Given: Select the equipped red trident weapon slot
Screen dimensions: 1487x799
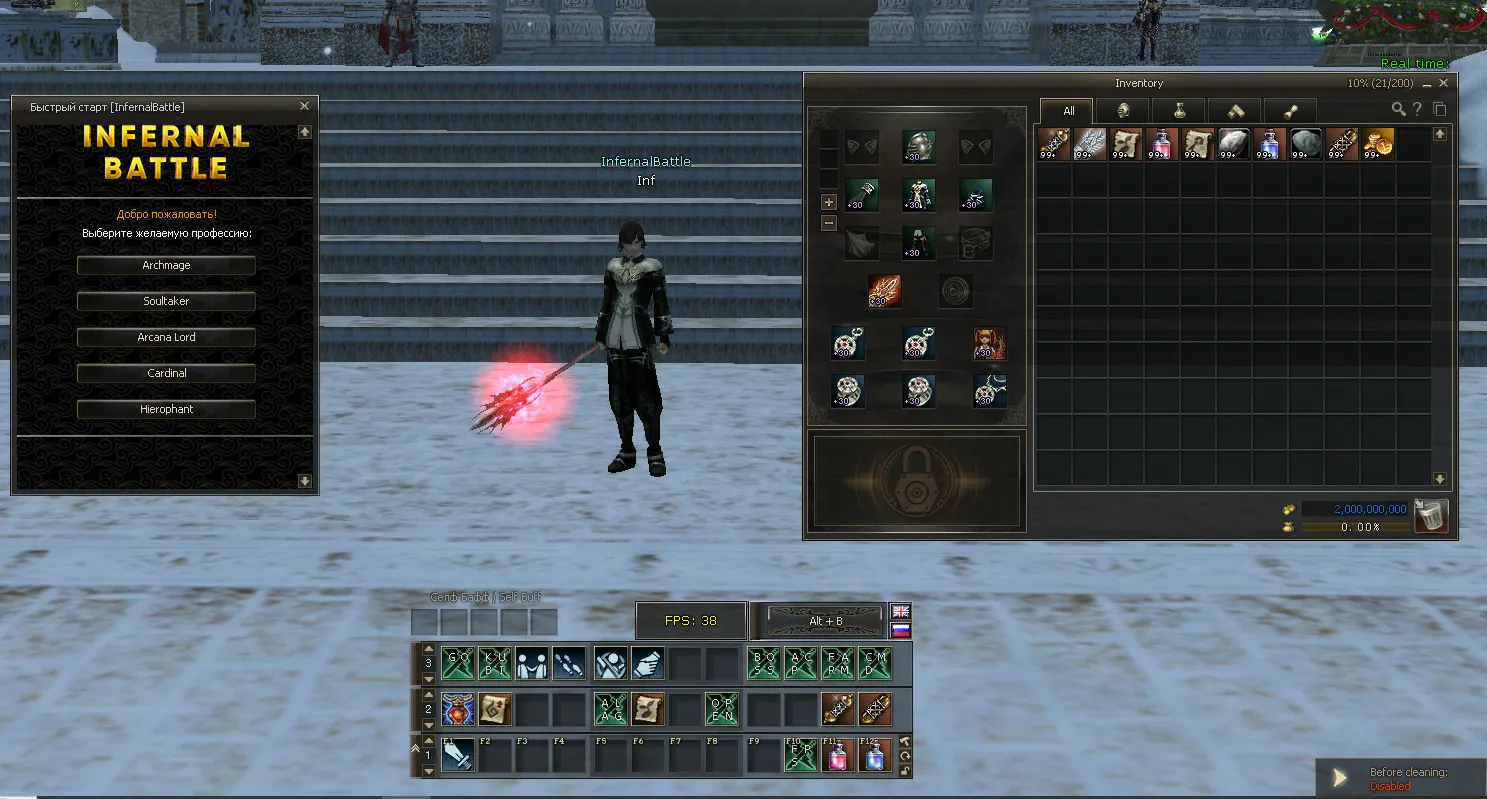Looking at the screenshot, I should coord(884,291).
